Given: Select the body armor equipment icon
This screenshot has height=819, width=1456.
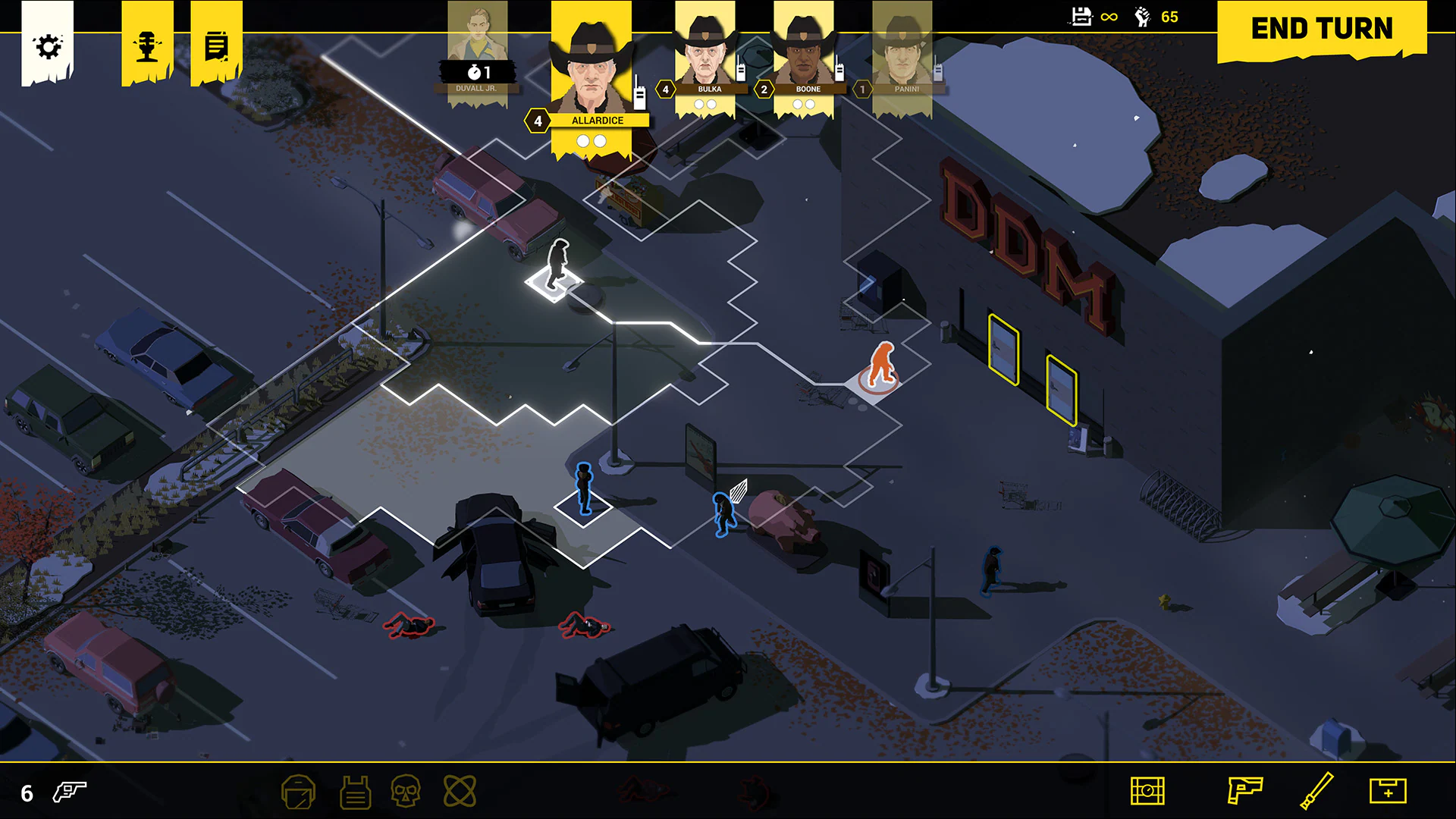Looking at the screenshot, I should point(354,791).
